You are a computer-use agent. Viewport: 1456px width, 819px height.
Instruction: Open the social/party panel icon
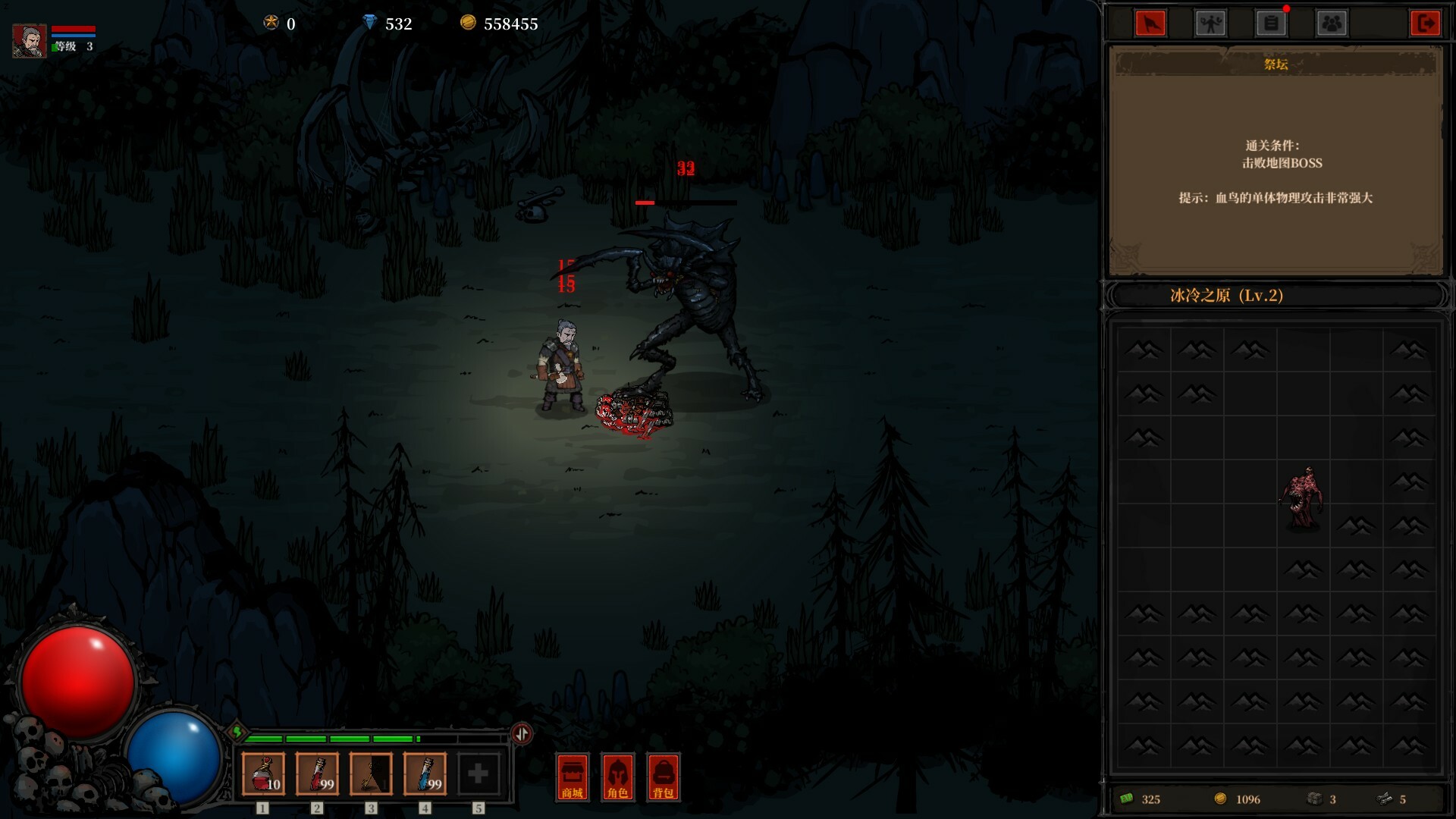[x=1332, y=23]
